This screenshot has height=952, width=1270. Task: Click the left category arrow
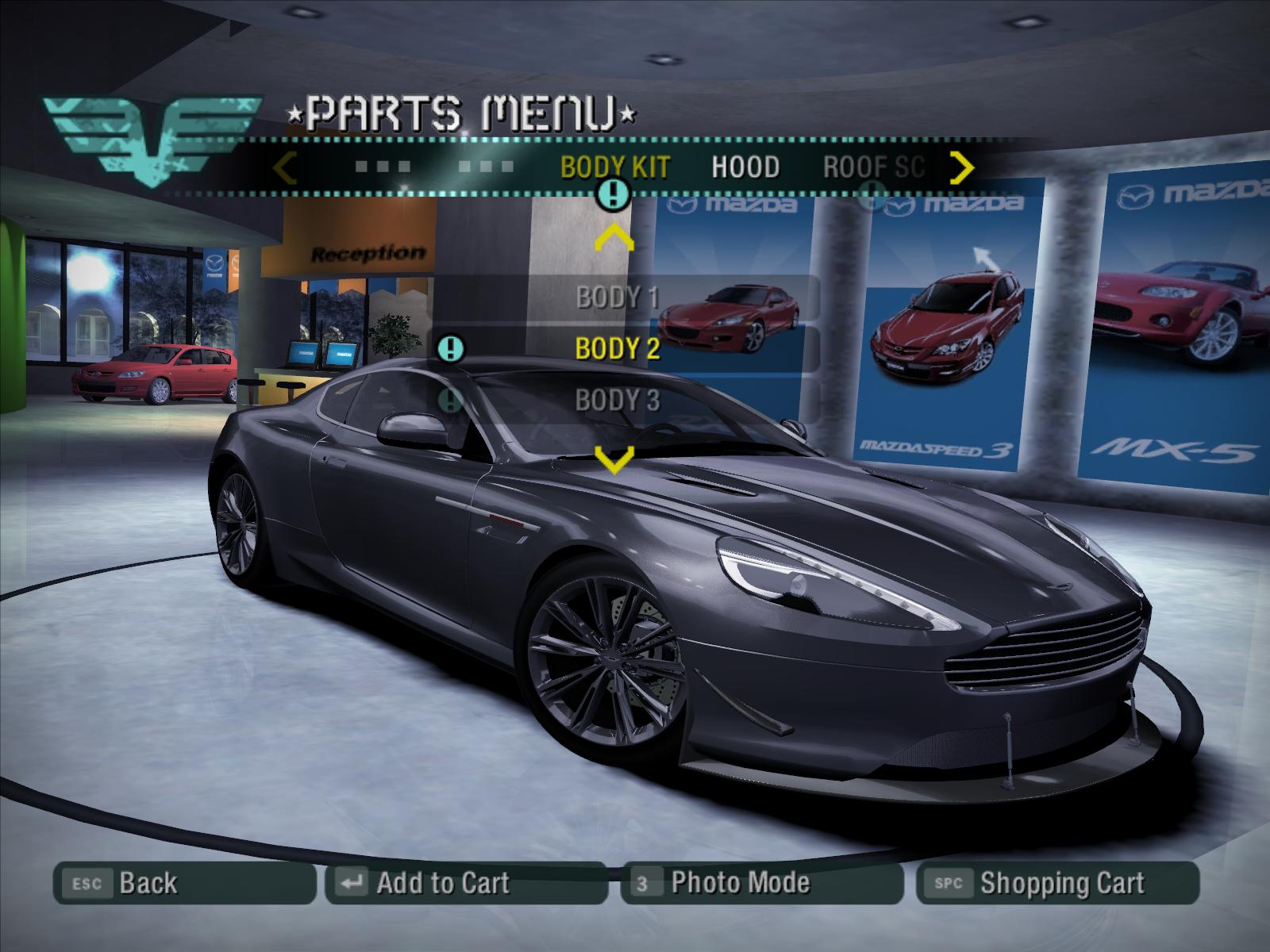click(284, 167)
